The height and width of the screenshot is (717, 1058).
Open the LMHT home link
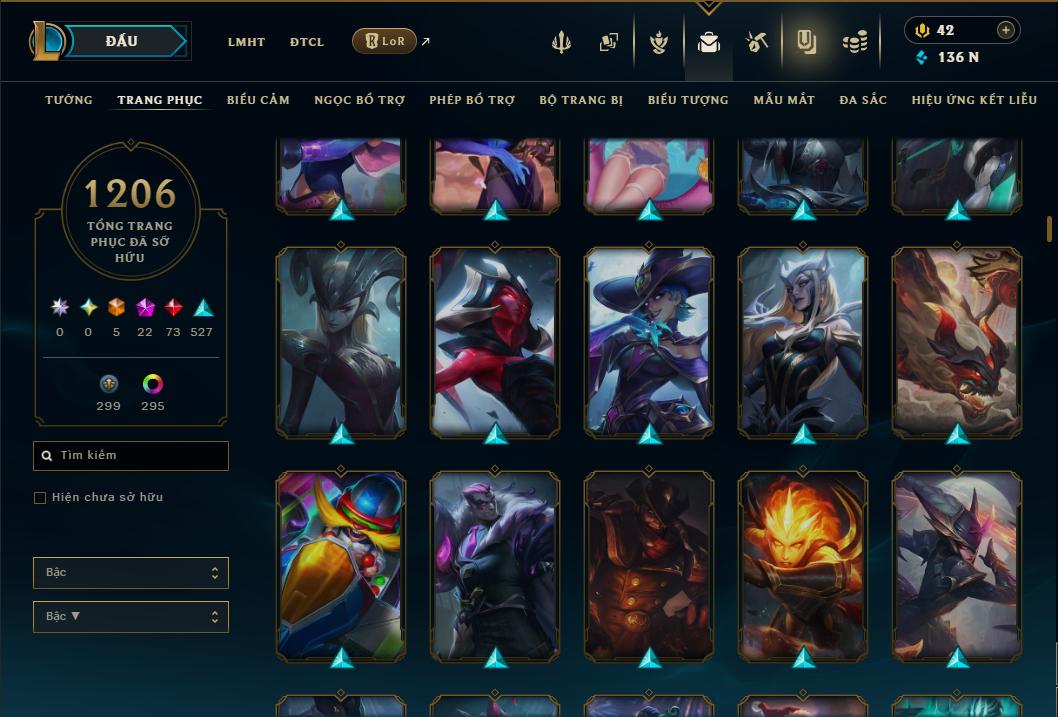[246, 42]
